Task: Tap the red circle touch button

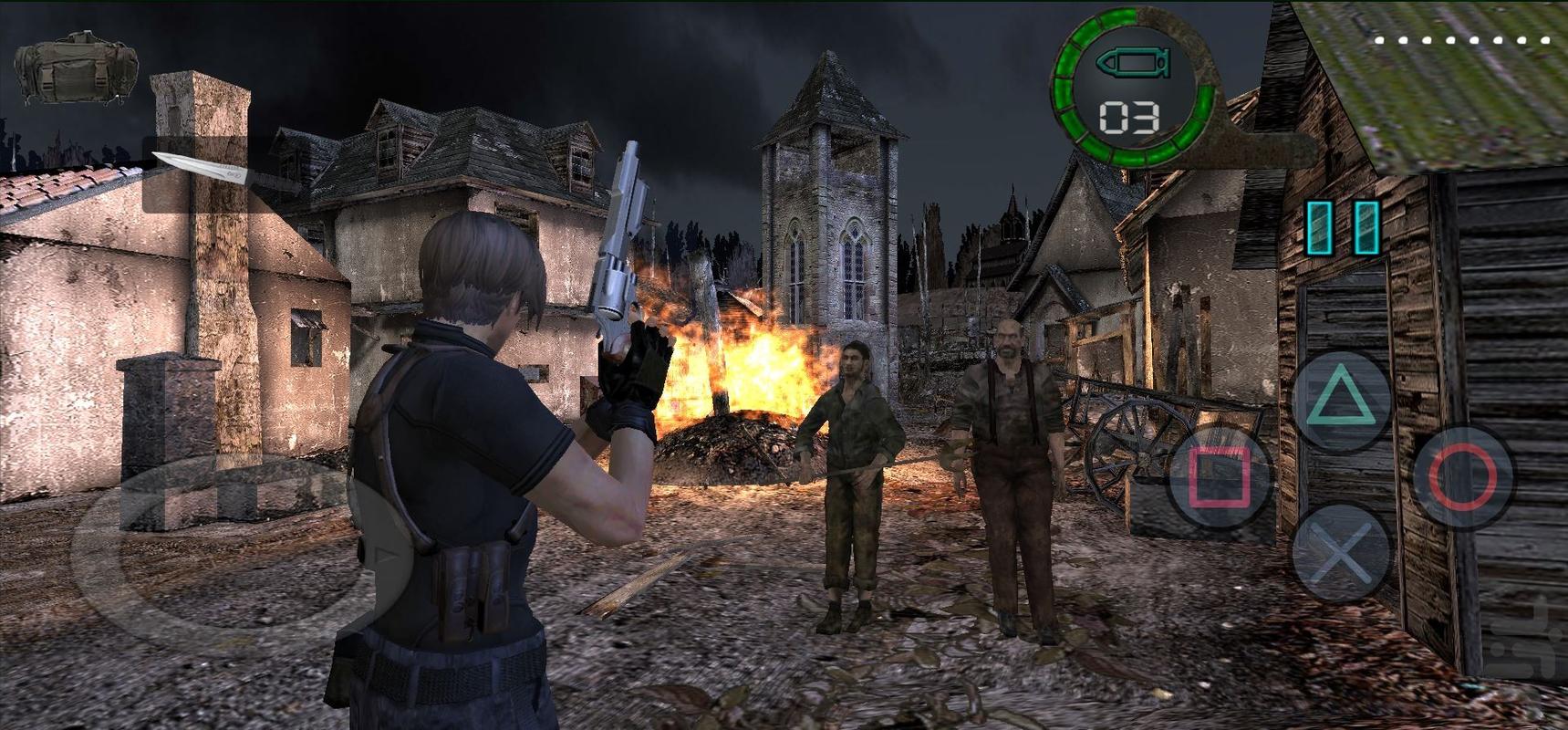Action: pos(1461,477)
